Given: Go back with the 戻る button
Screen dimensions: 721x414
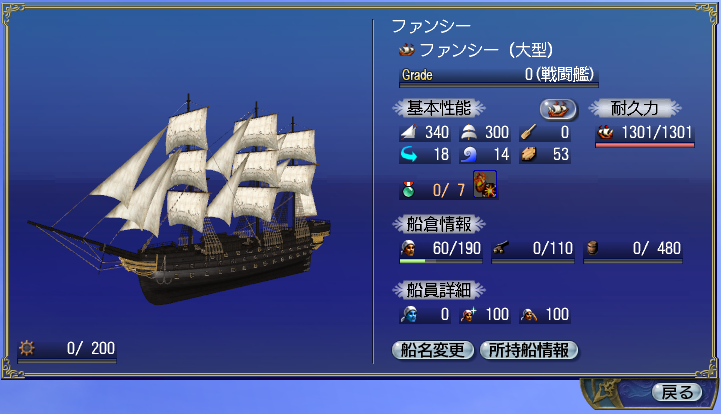Looking at the screenshot, I should pyautogui.click(x=677, y=392).
